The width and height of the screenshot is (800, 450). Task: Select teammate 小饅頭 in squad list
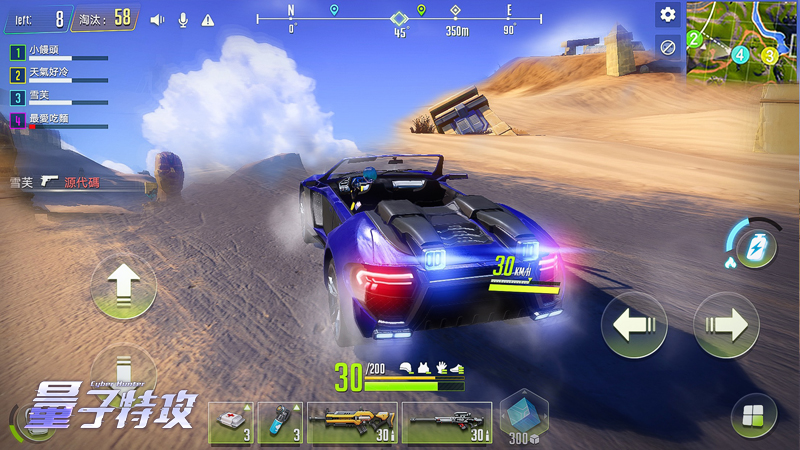59,52
